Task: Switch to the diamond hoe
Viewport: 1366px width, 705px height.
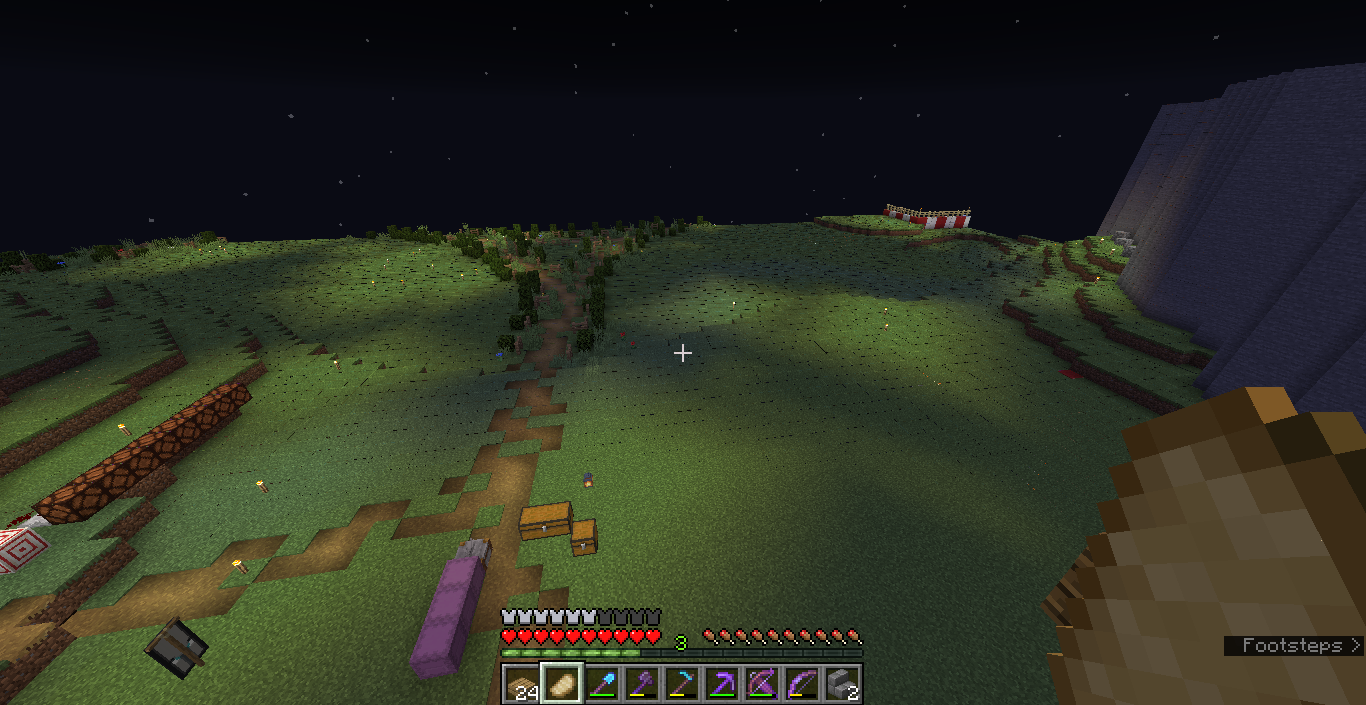Action: pyautogui.click(x=681, y=684)
